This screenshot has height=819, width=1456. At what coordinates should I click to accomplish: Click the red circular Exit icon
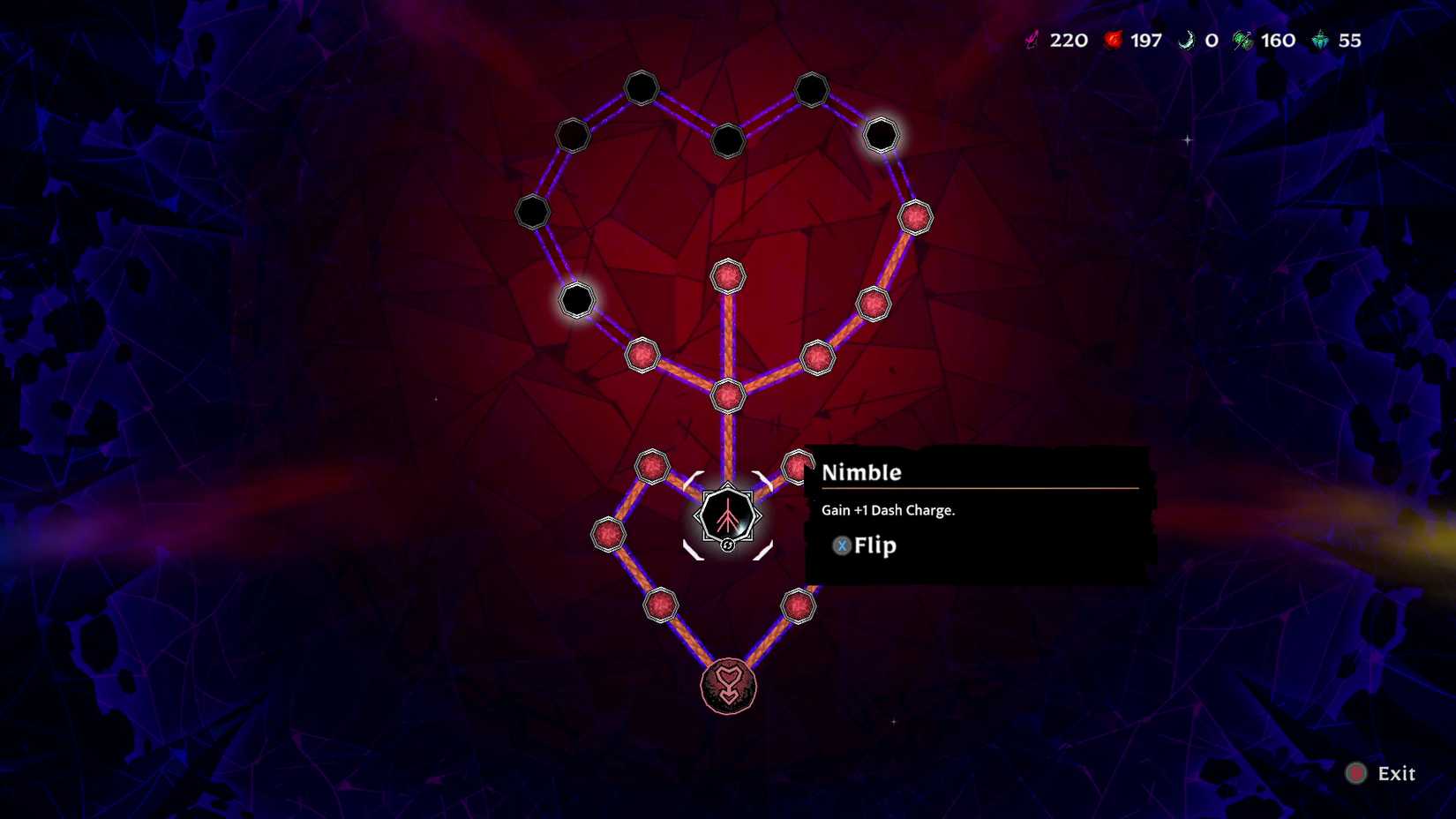(x=1355, y=773)
